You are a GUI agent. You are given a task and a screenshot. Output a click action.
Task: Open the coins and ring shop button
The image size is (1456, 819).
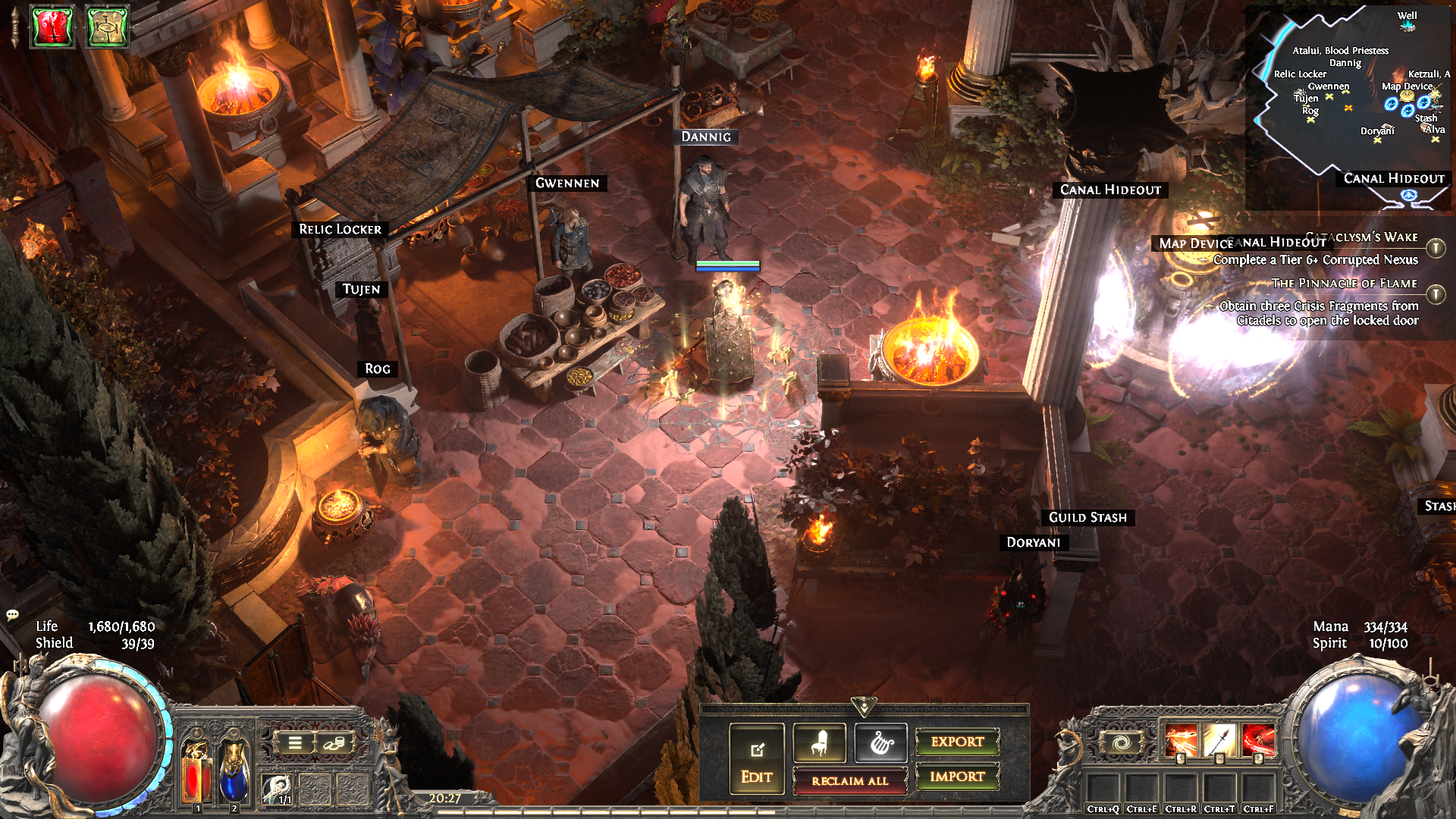click(x=334, y=743)
